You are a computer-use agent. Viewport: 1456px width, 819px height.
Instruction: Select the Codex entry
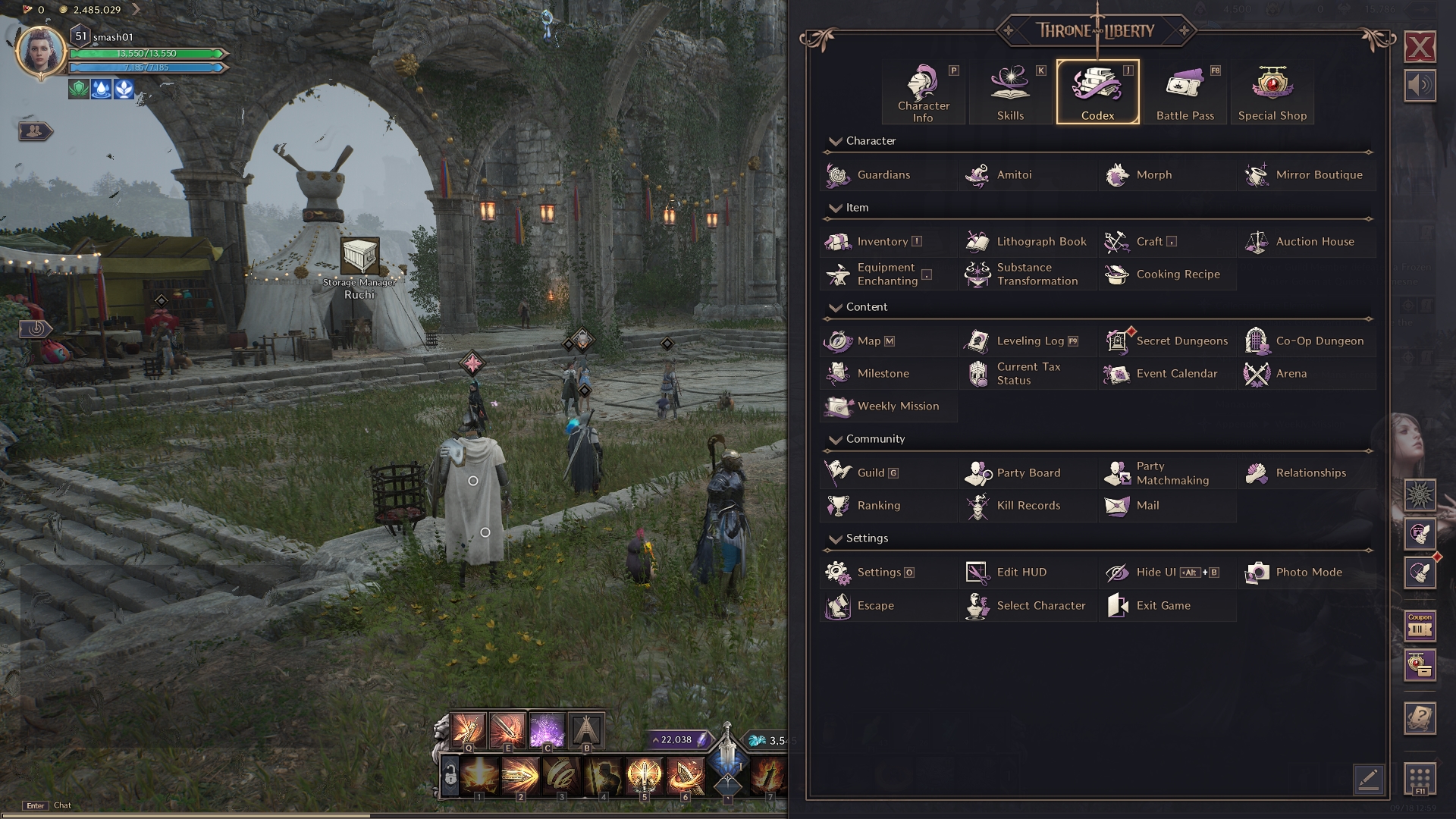(1097, 93)
